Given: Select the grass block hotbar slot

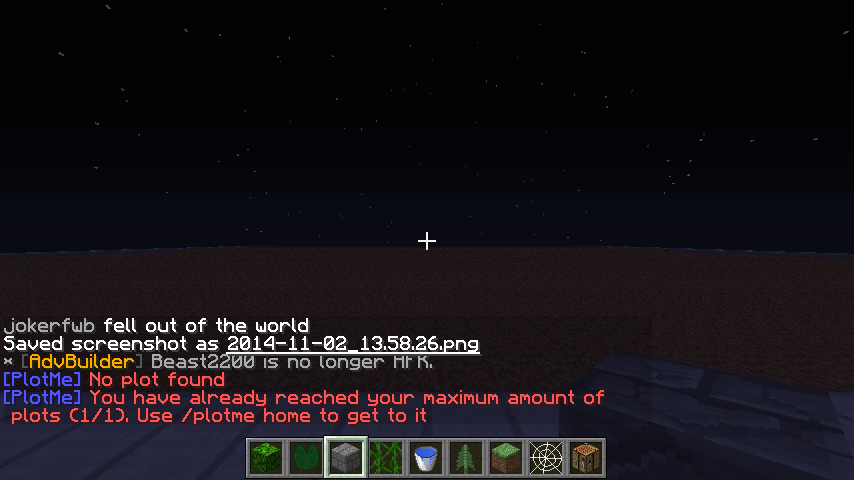Looking at the screenshot, I should point(506,458).
